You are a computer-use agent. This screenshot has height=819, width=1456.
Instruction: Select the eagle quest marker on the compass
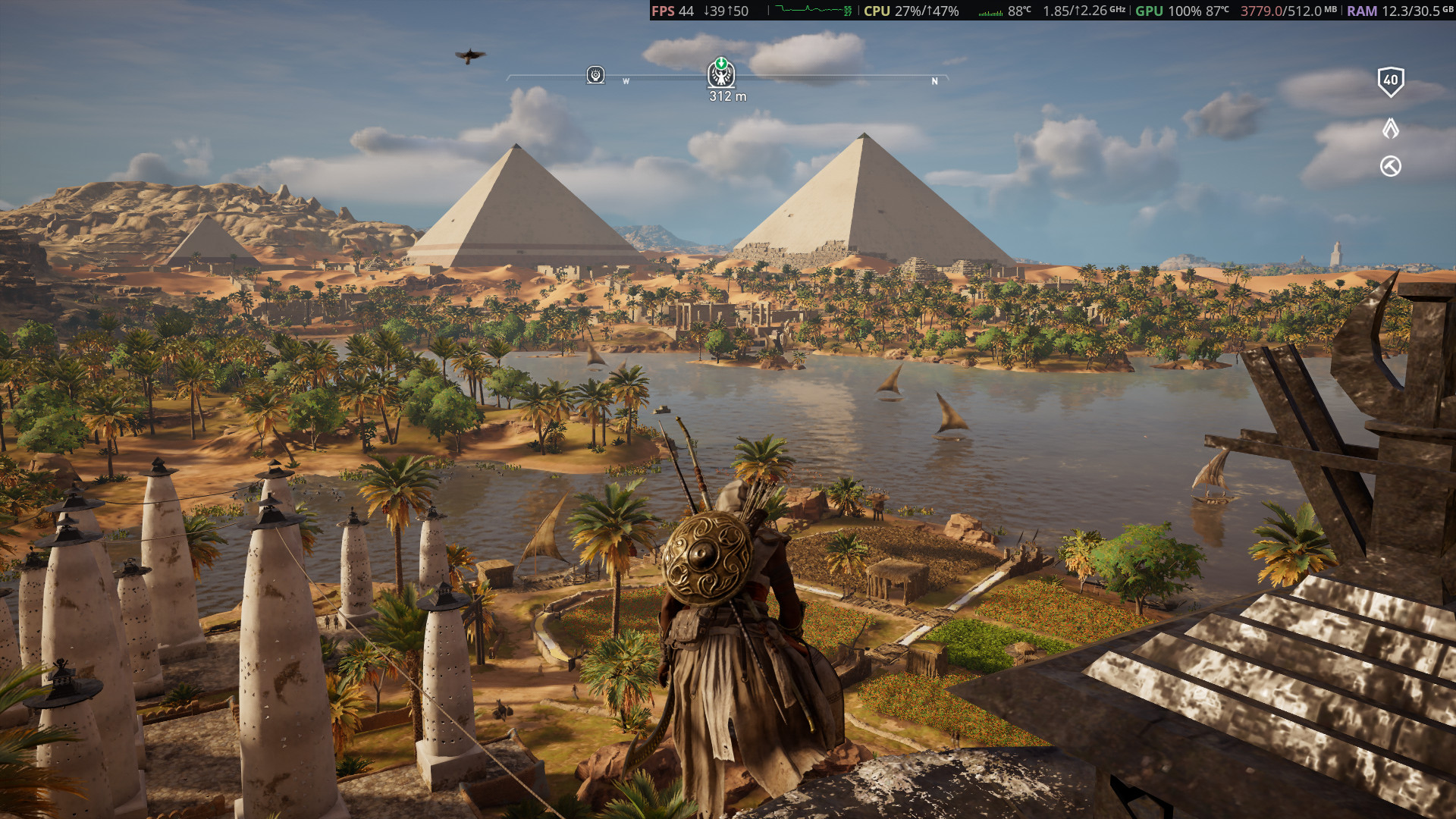click(721, 74)
